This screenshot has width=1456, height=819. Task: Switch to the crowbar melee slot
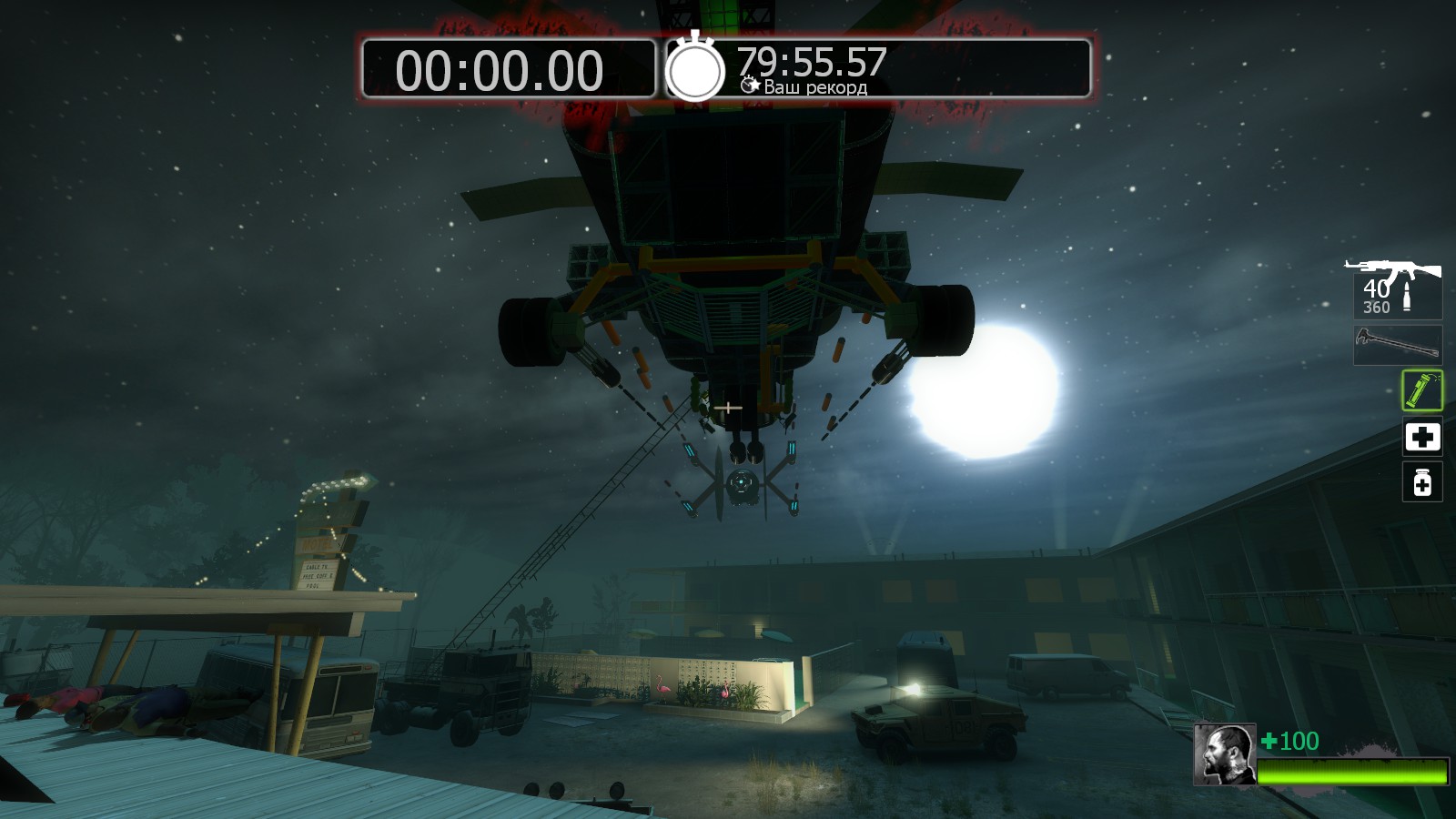click(x=1398, y=345)
